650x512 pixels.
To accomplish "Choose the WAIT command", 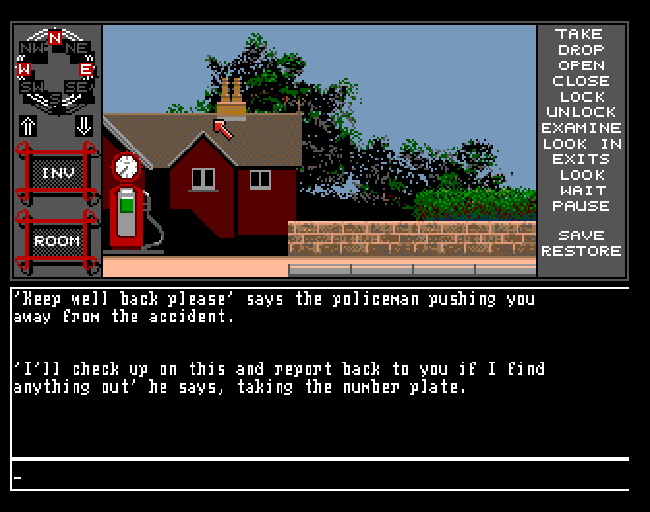I will (580, 190).
